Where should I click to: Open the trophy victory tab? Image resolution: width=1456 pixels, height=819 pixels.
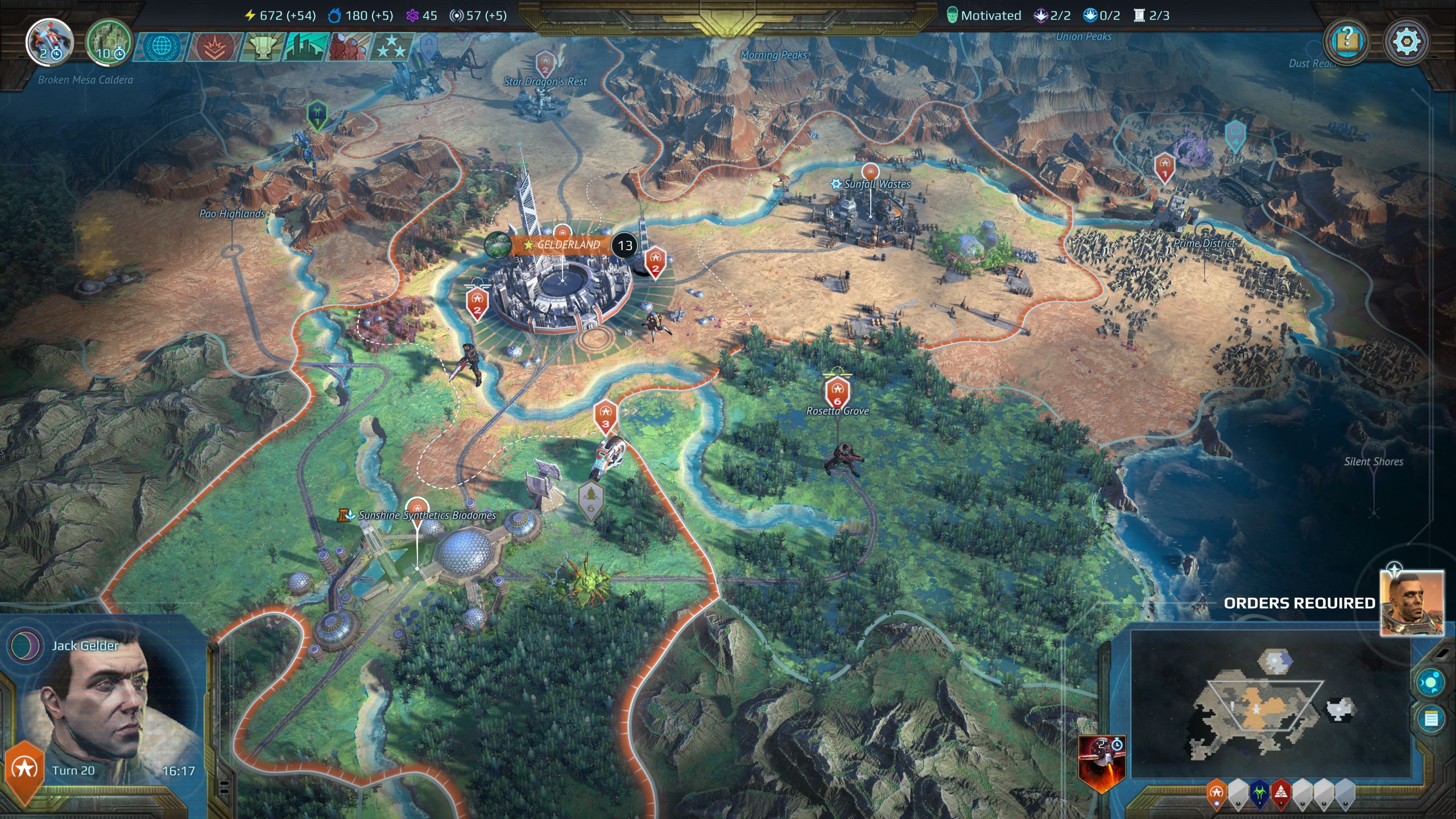pos(262,47)
